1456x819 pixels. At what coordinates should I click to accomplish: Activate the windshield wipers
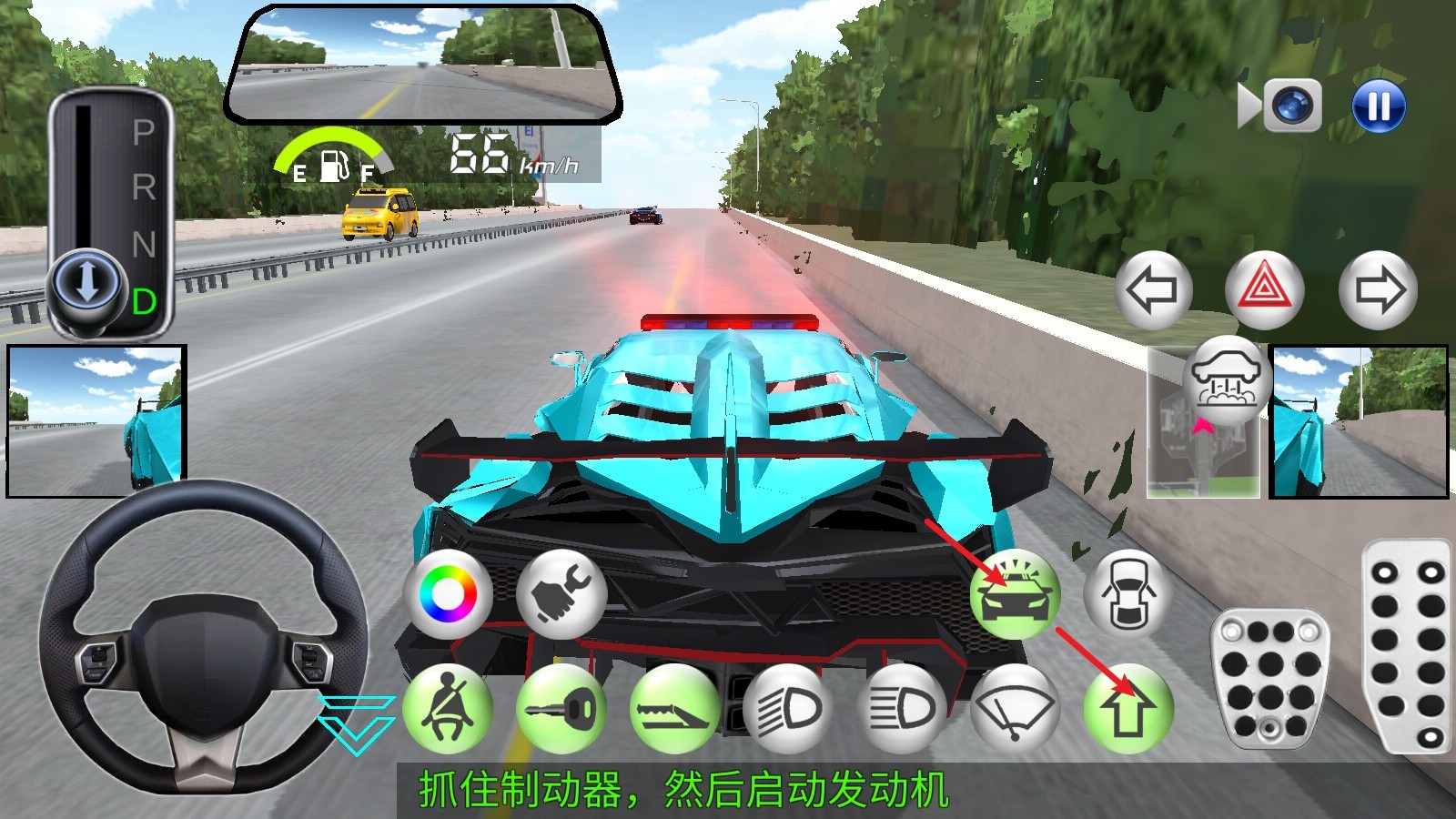(x=1016, y=707)
